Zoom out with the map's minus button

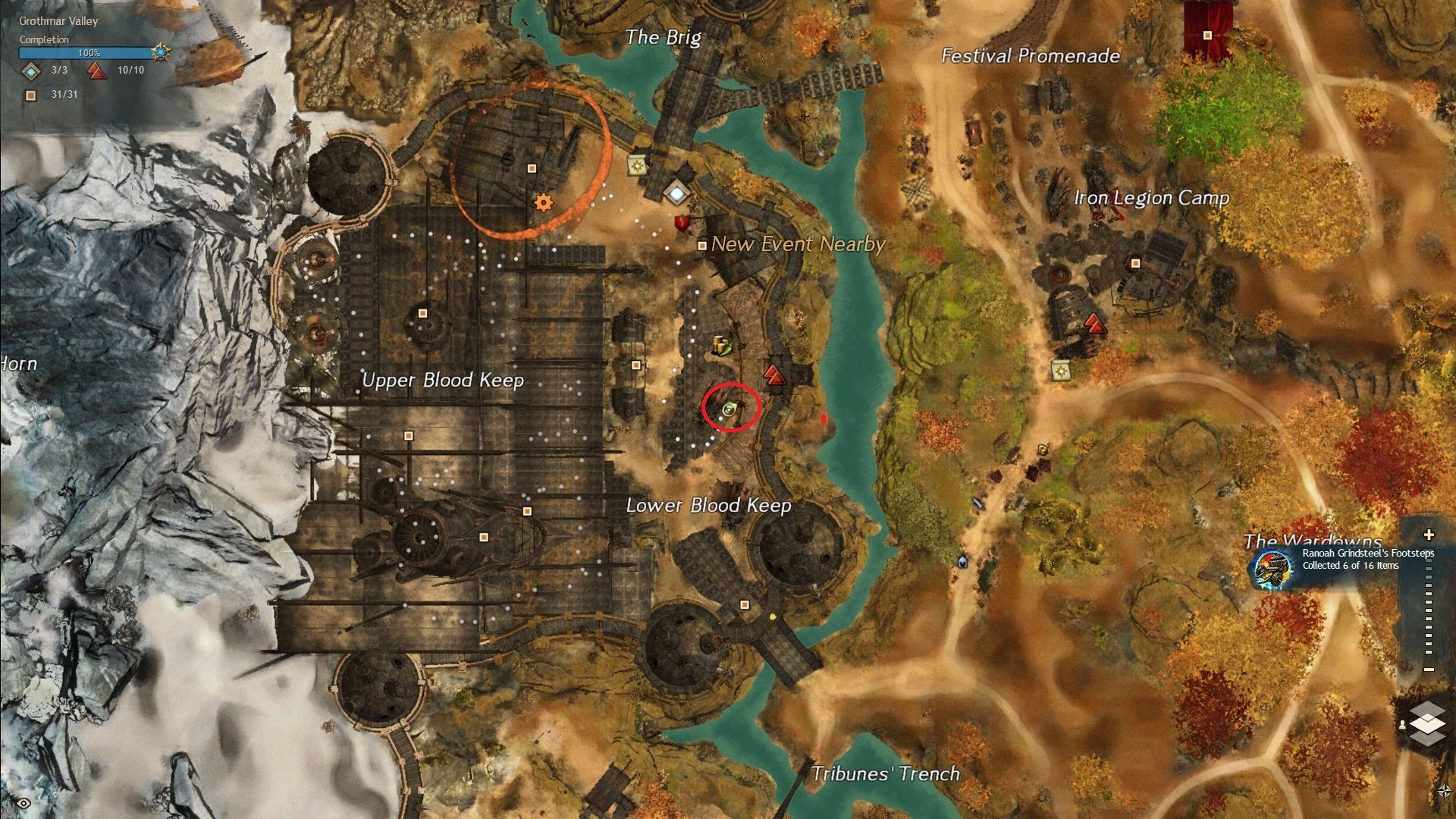1429,670
